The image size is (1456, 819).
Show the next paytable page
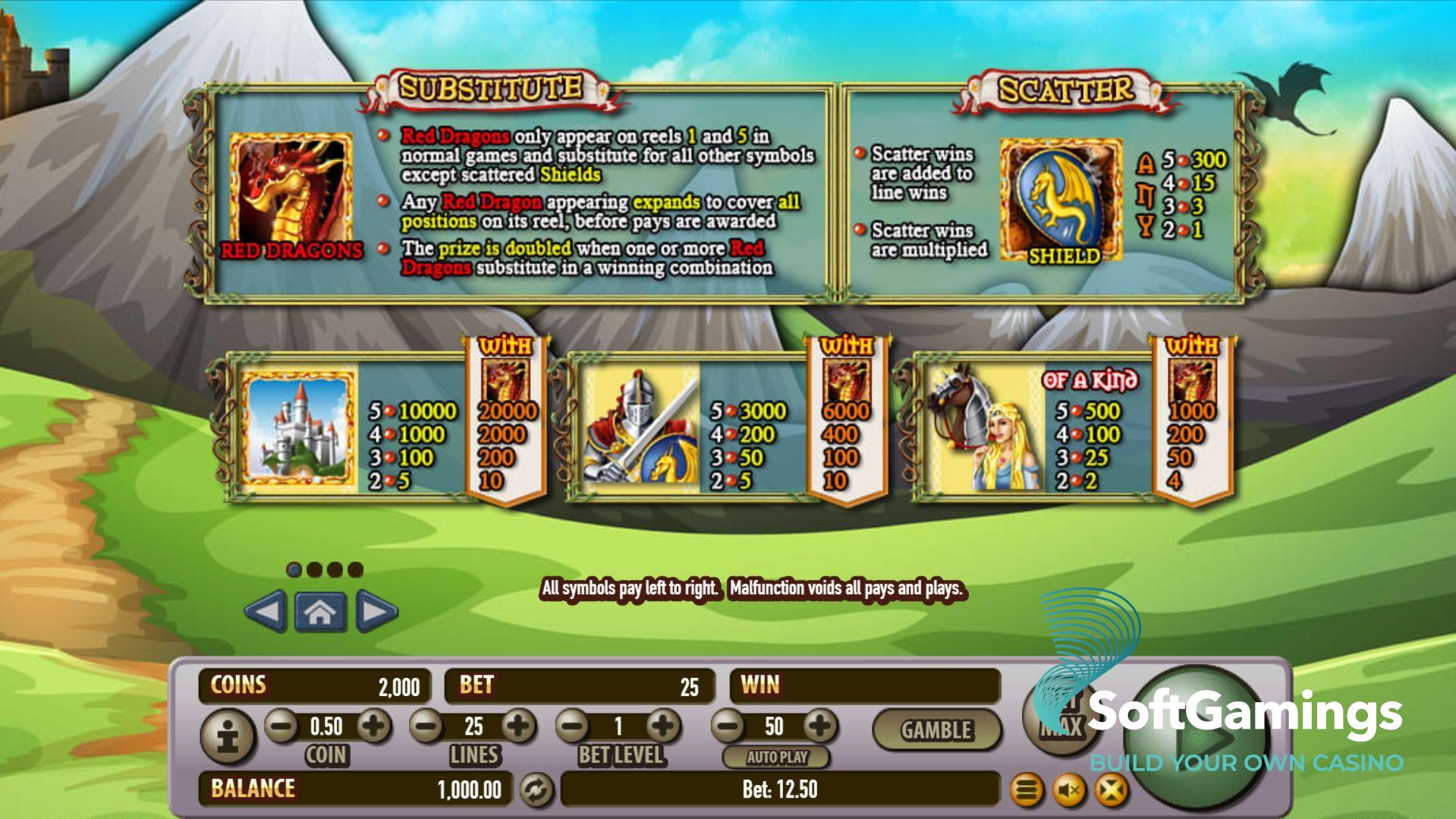tap(376, 611)
